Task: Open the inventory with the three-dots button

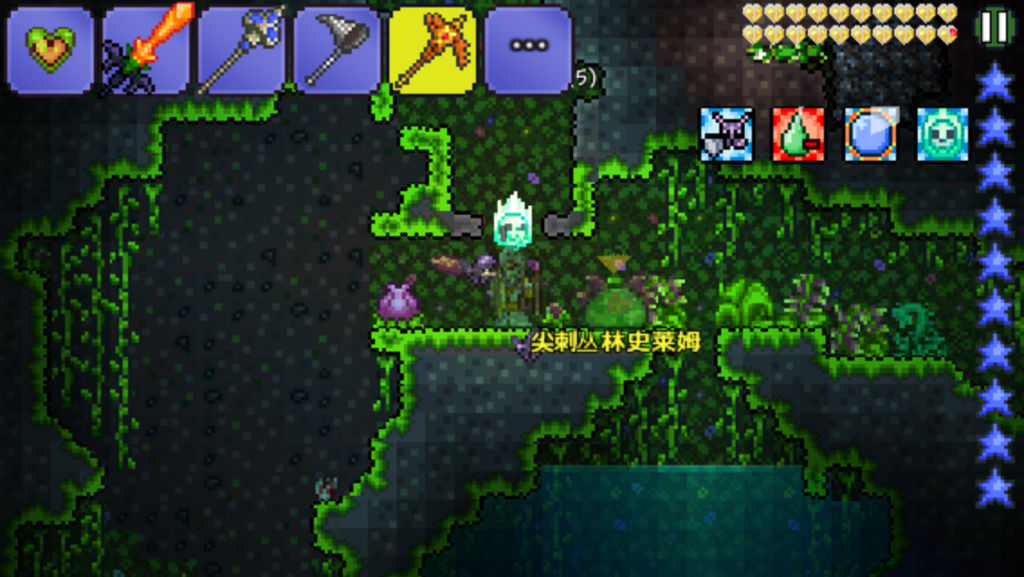Action: coord(528,49)
